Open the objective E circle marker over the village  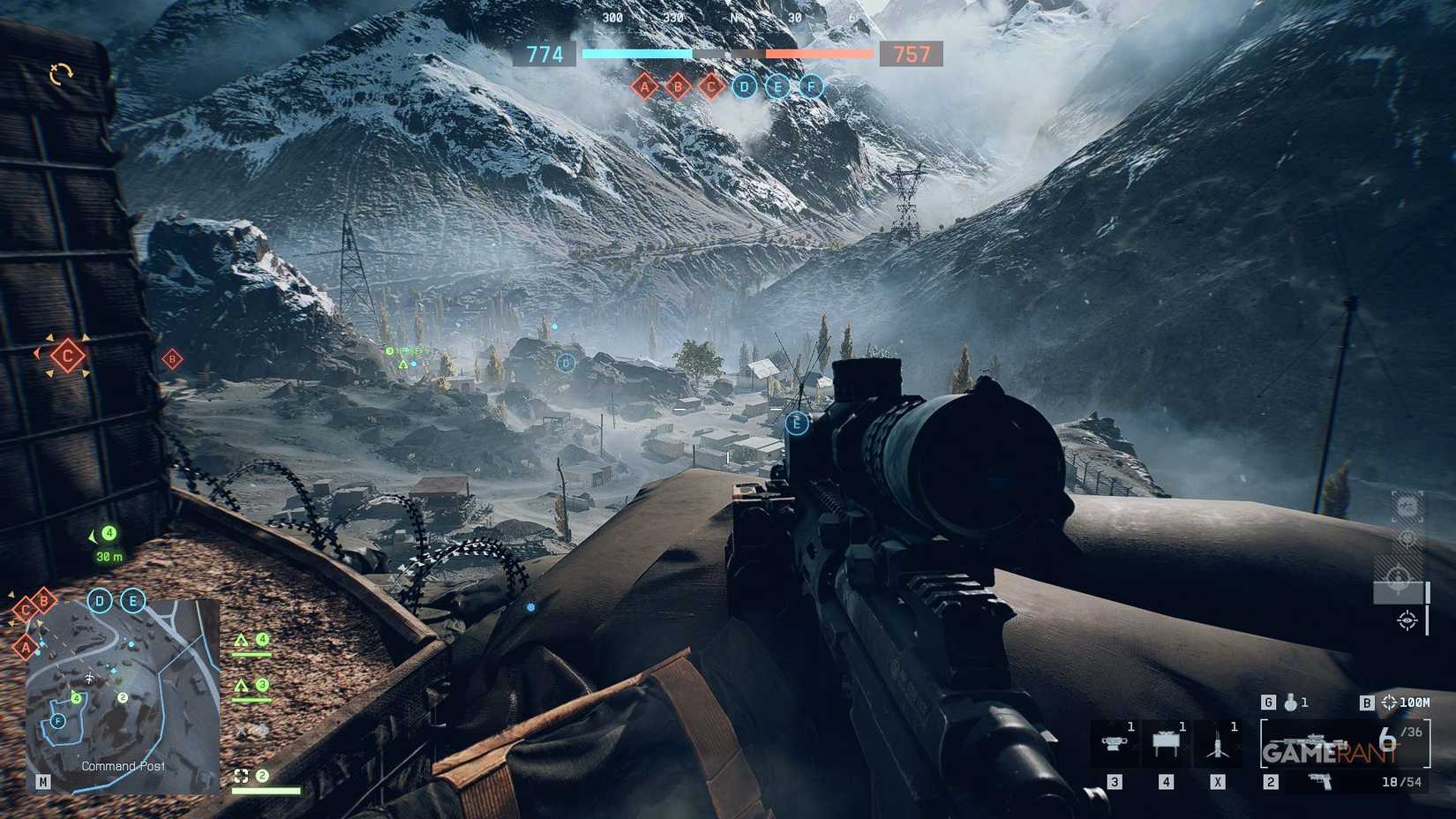pos(796,424)
